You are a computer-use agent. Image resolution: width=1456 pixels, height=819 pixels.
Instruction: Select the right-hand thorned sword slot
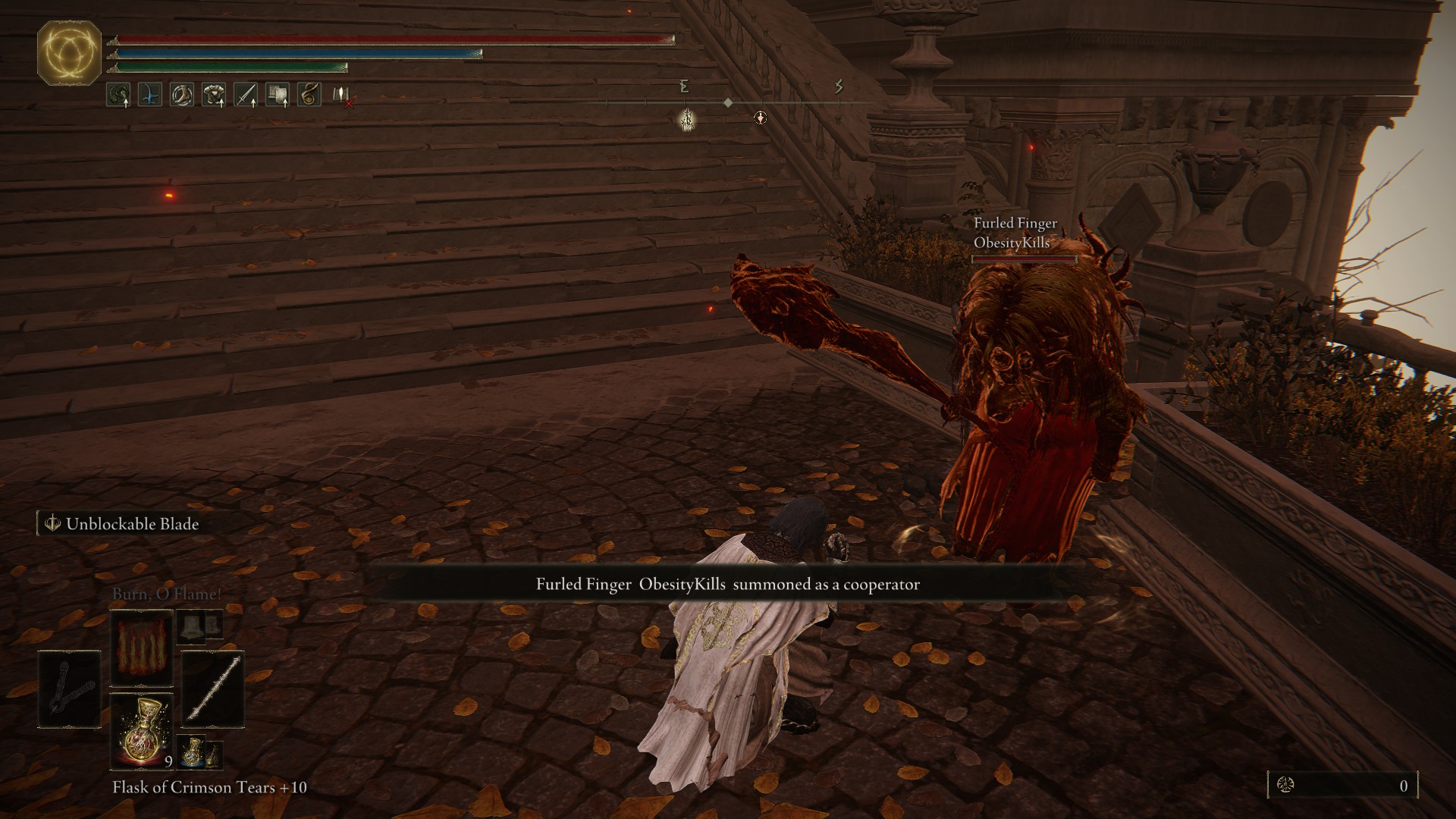click(213, 689)
